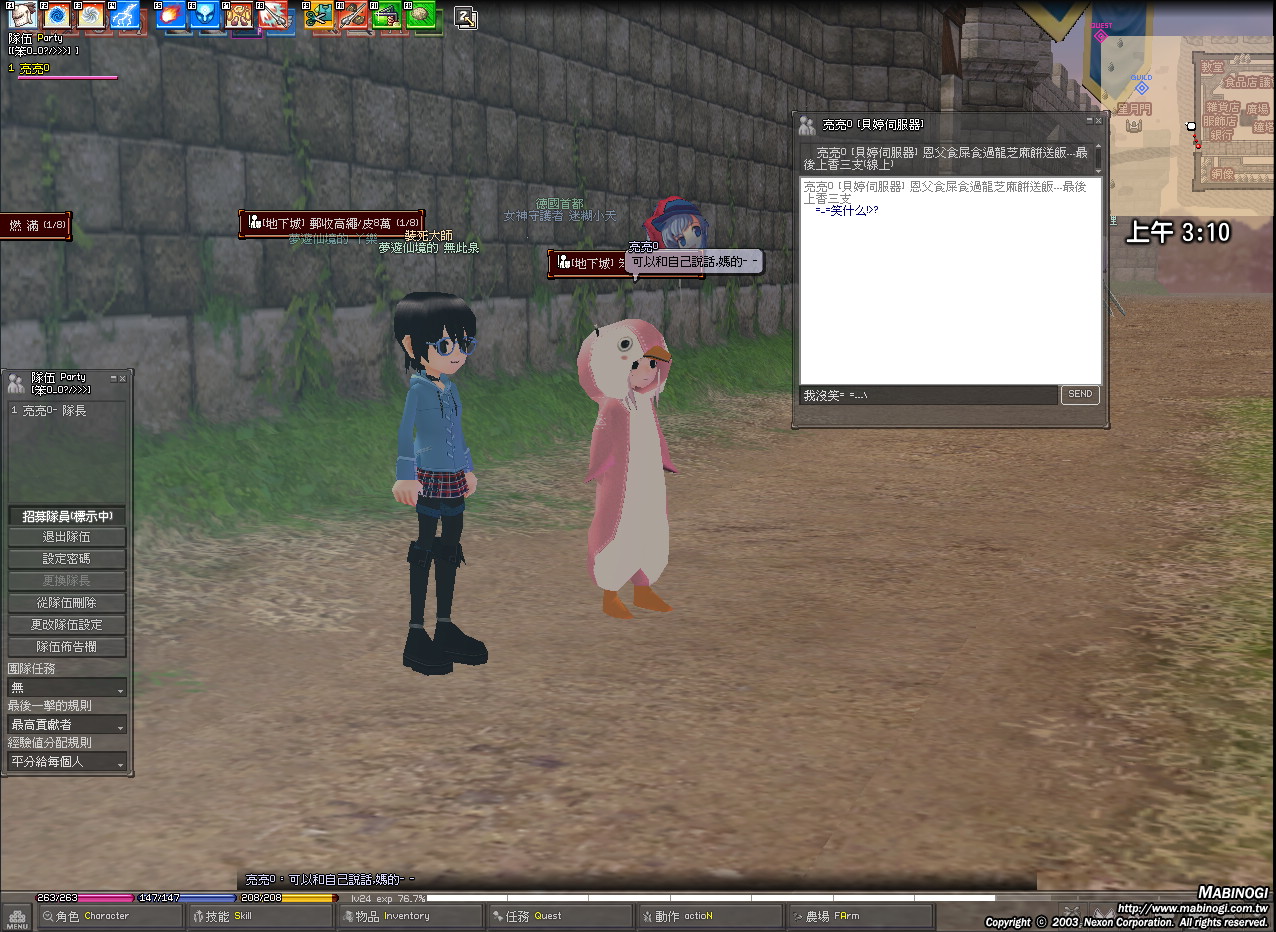Toggle the 招募隊員 recruiting button
The height and width of the screenshot is (932, 1276).
pos(68,516)
